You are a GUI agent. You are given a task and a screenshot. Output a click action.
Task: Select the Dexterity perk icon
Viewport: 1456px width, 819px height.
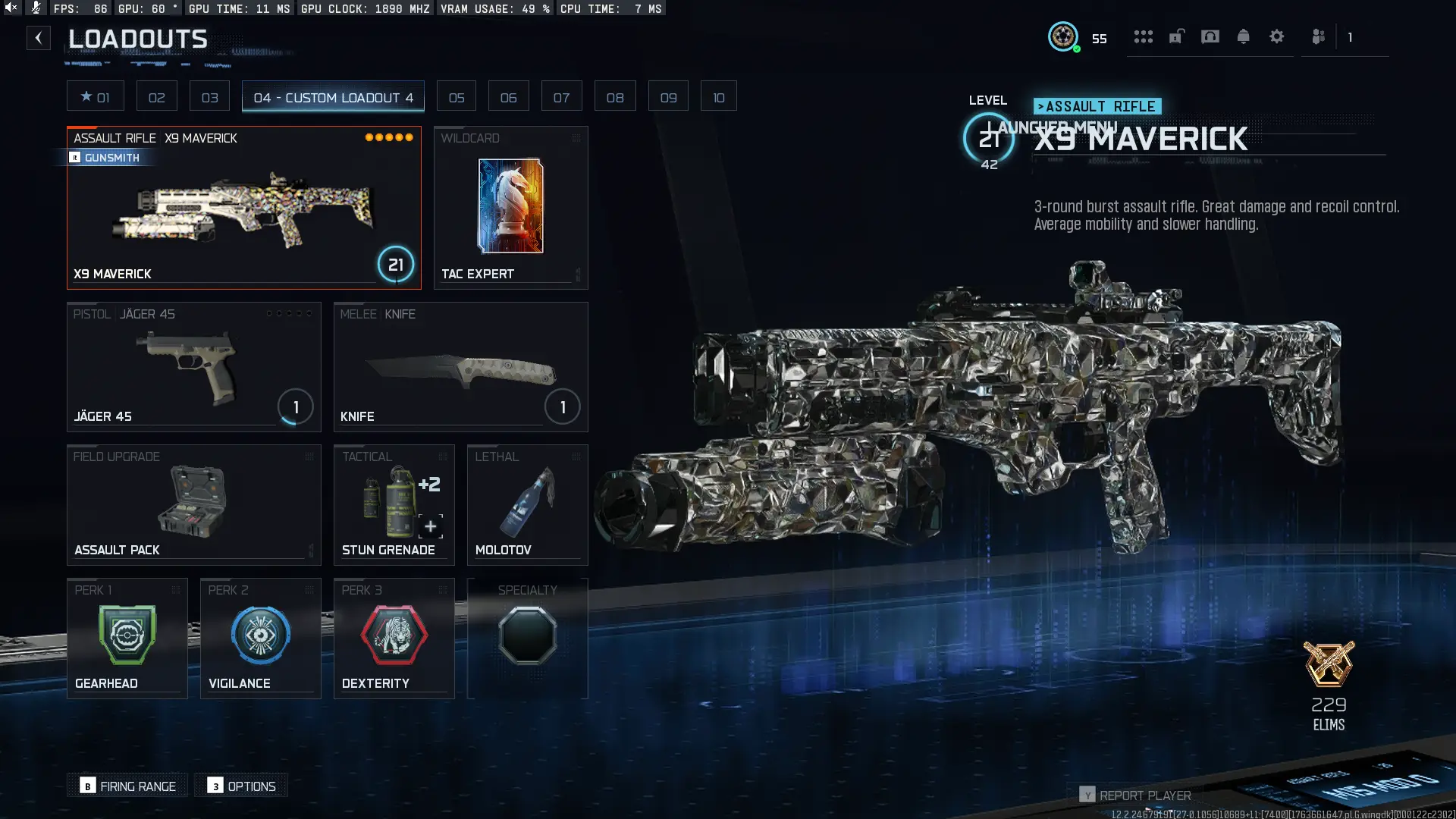(x=394, y=635)
